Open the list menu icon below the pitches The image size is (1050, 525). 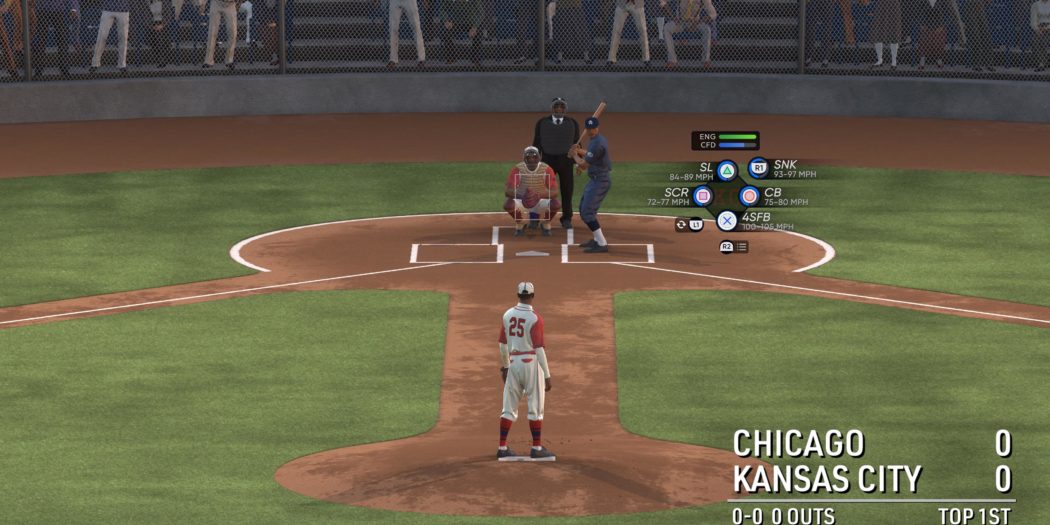(741, 247)
